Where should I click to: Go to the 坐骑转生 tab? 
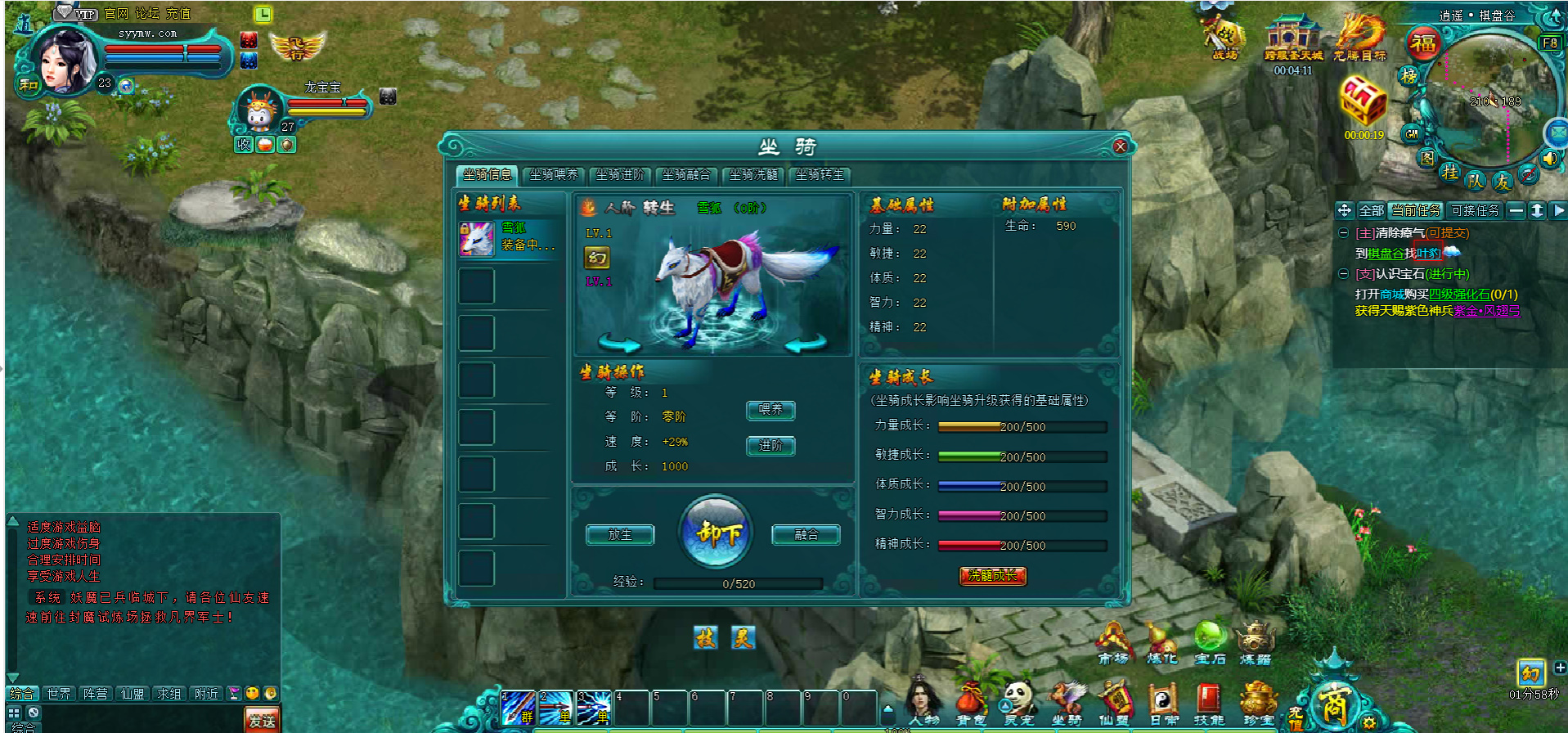(x=820, y=175)
